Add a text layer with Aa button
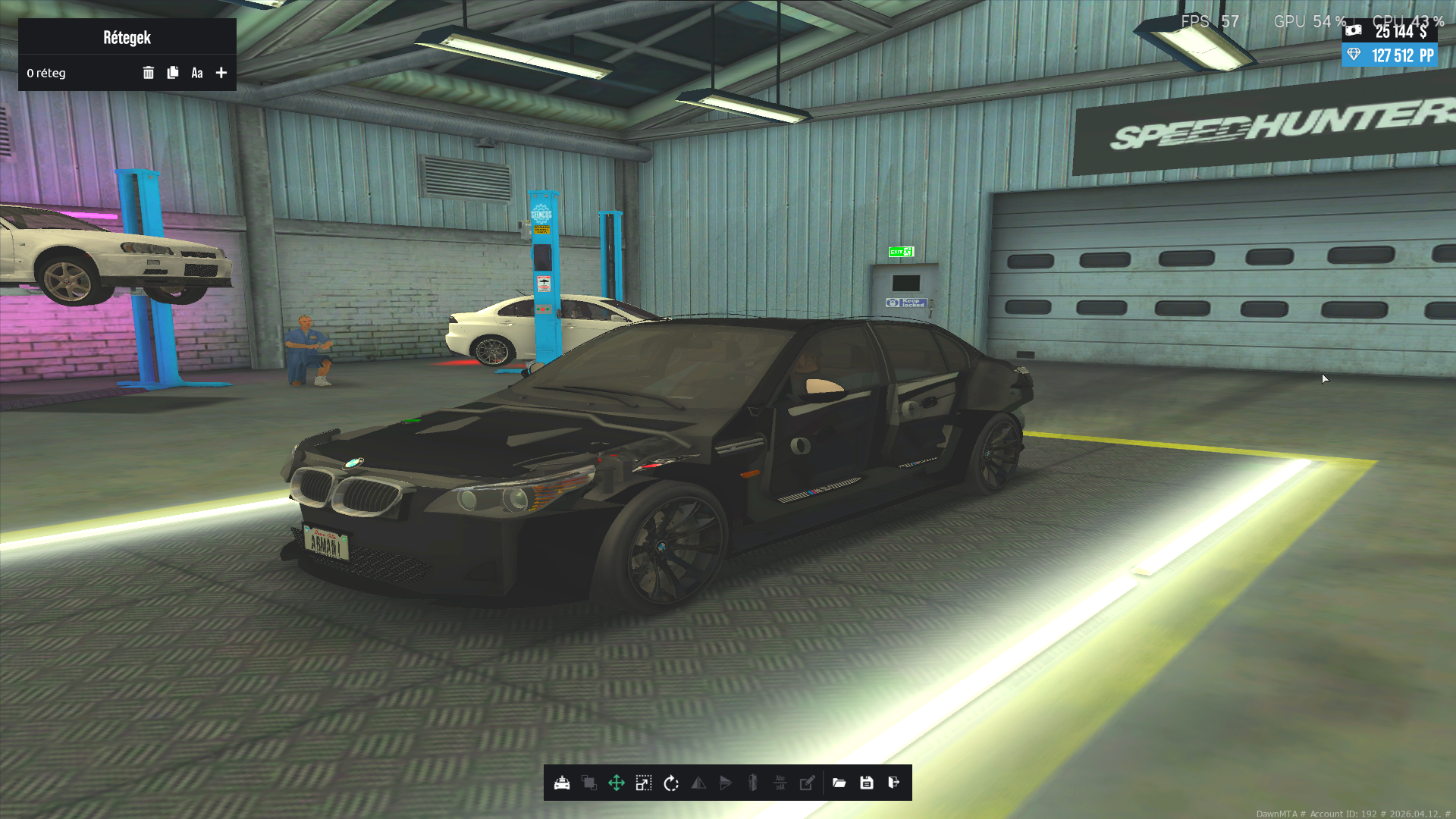This screenshot has height=819, width=1456. pos(197,73)
